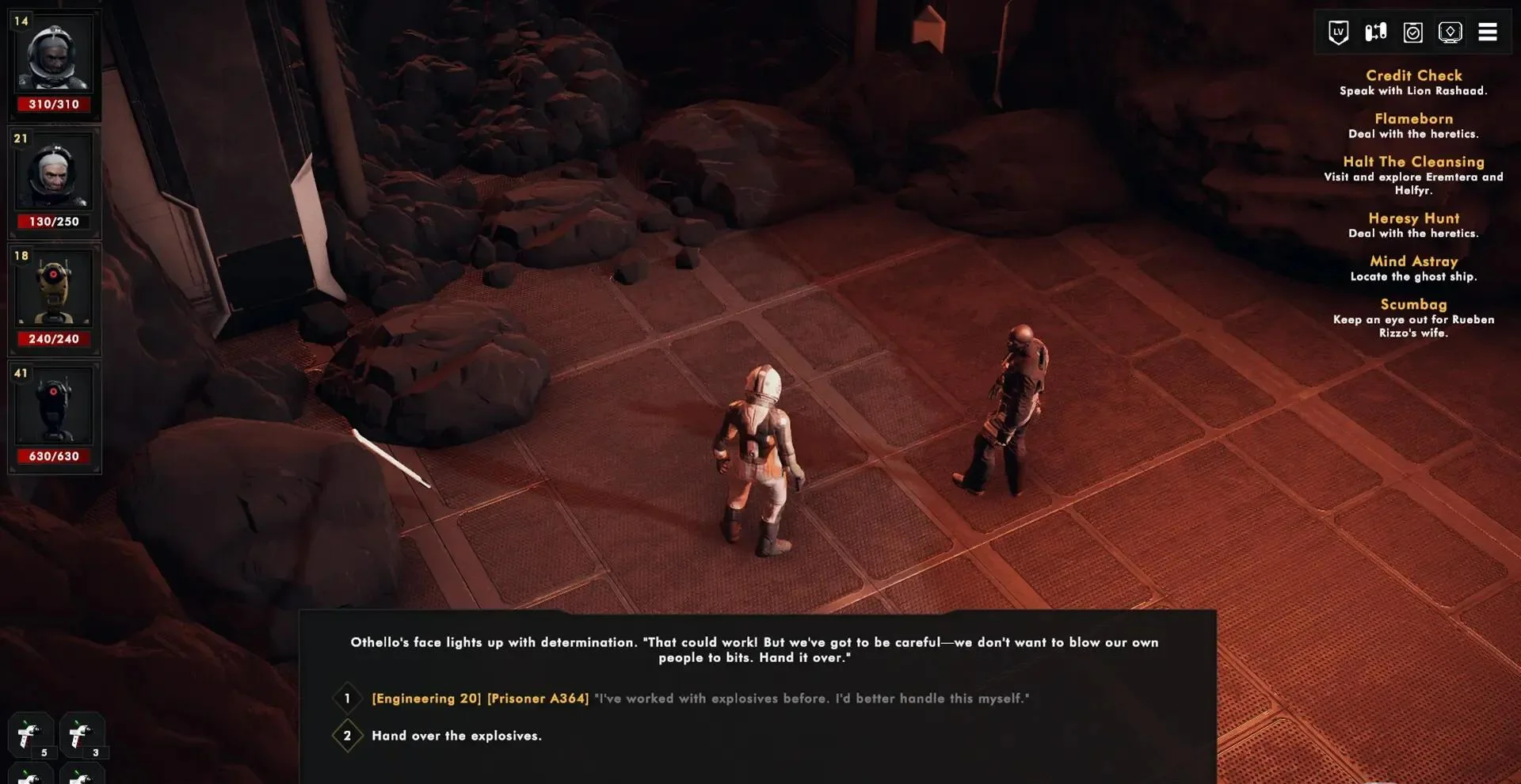Select the level 14 helmeted party portrait
Screen dimensions: 1521x784
54,55
